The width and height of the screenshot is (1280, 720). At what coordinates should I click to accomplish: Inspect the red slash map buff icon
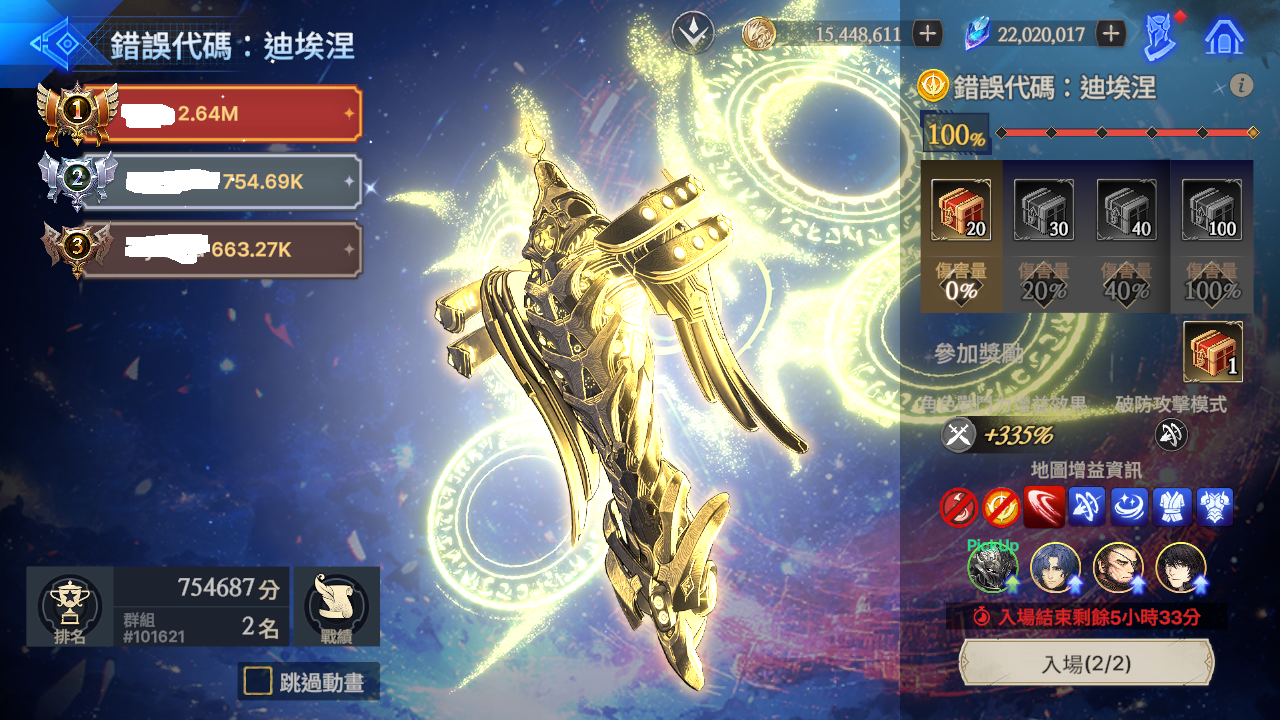point(1043,507)
